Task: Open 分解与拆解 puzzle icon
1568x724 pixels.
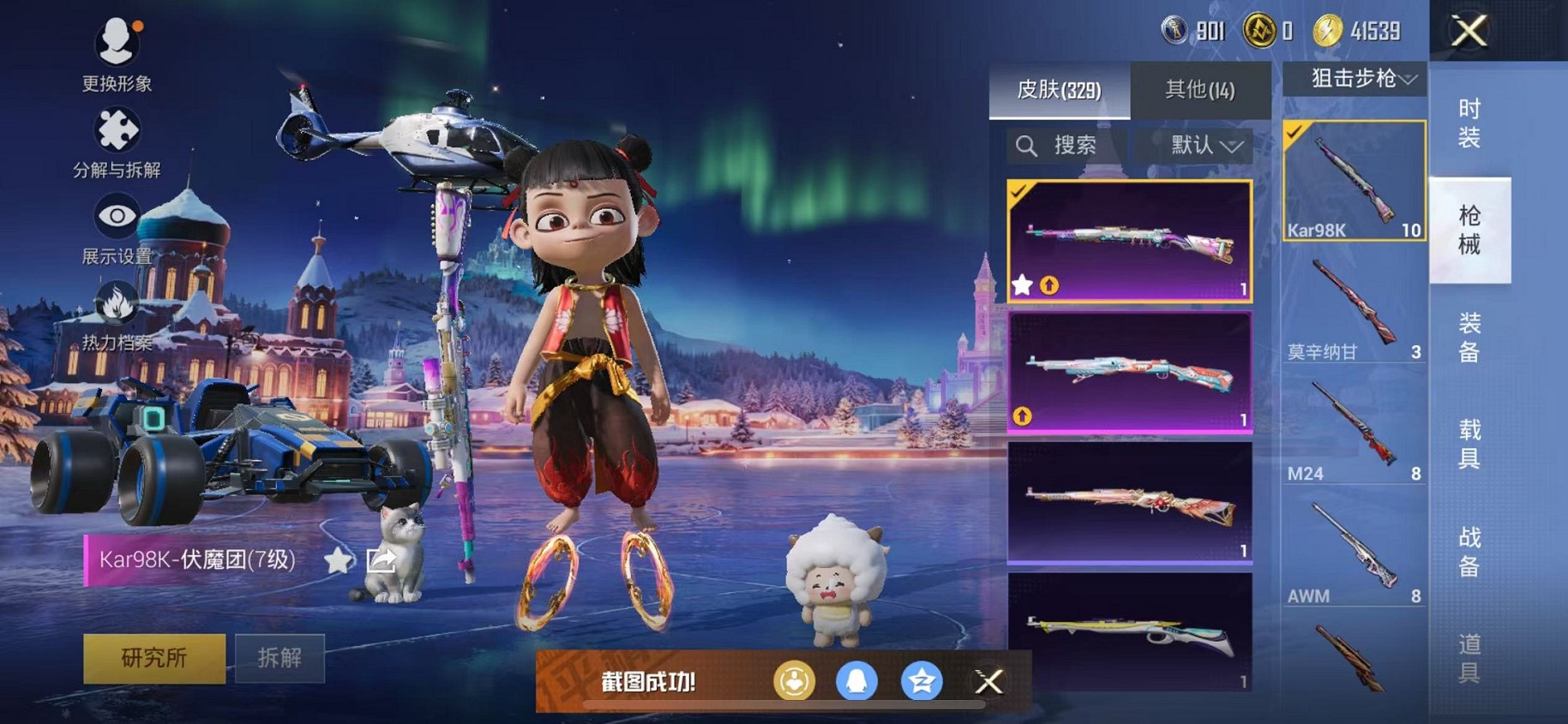Action: pyautogui.click(x=117, y=141)
